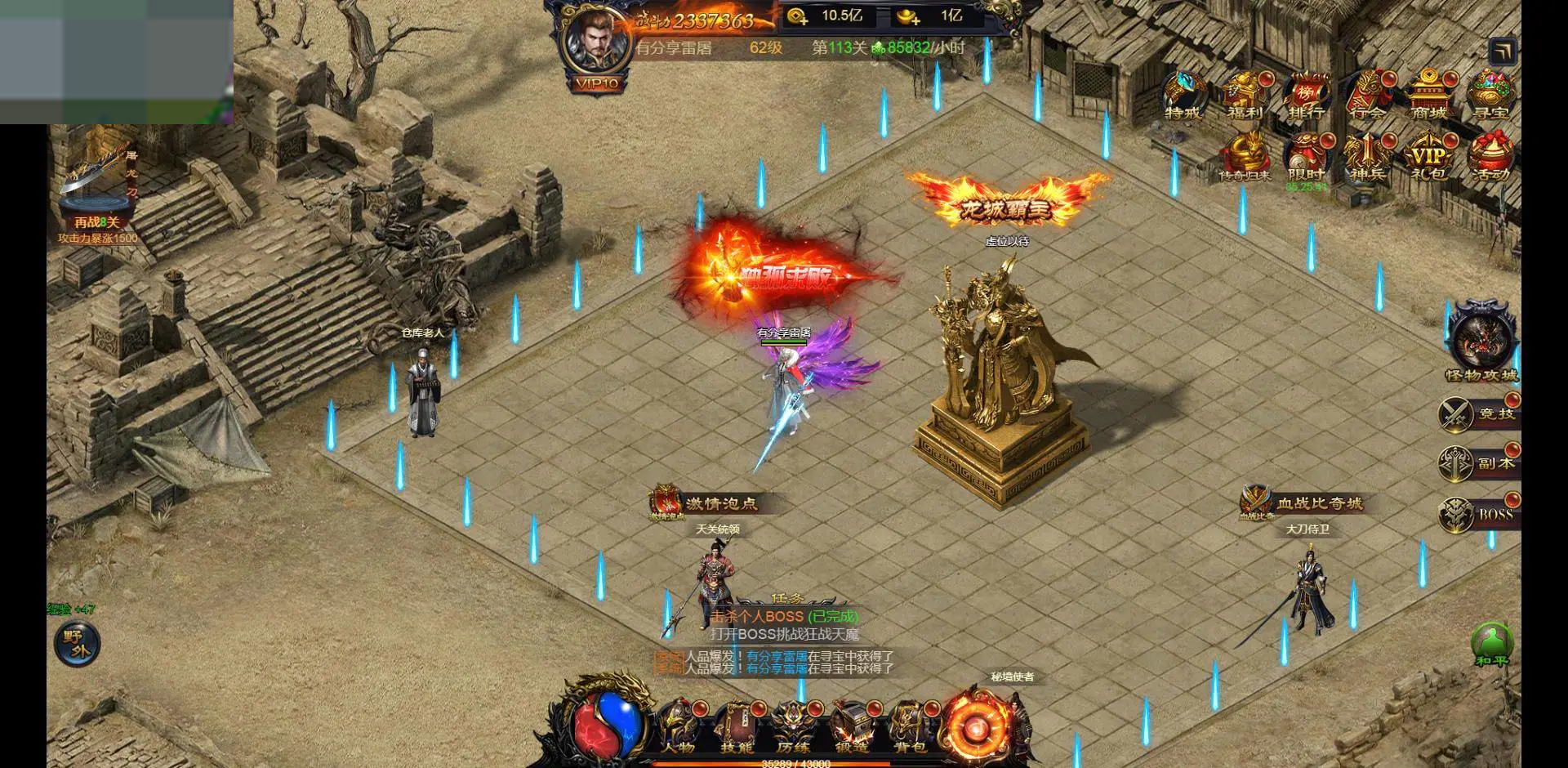Screen dimensions: 1568x768
Task: Open the 传奇归来 event icon
Action: (x=1245, y=156)
